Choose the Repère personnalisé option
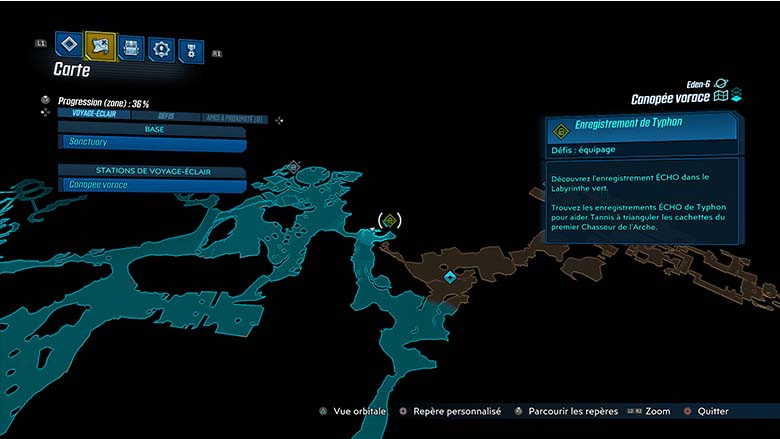The image size is (780, 439). point(447,411)
